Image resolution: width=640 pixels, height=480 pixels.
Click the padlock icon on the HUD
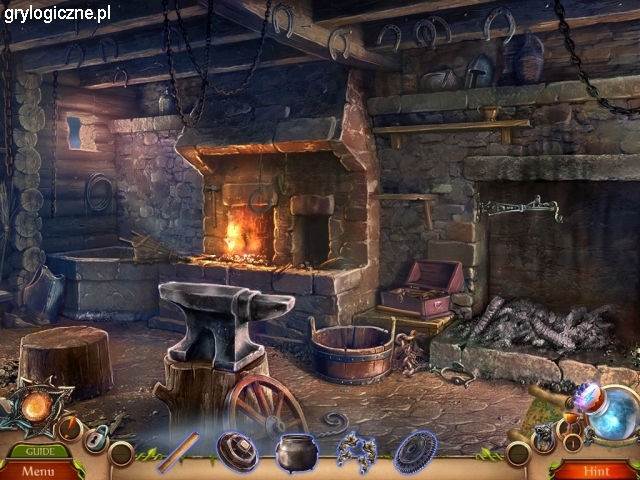coord(96,437)
